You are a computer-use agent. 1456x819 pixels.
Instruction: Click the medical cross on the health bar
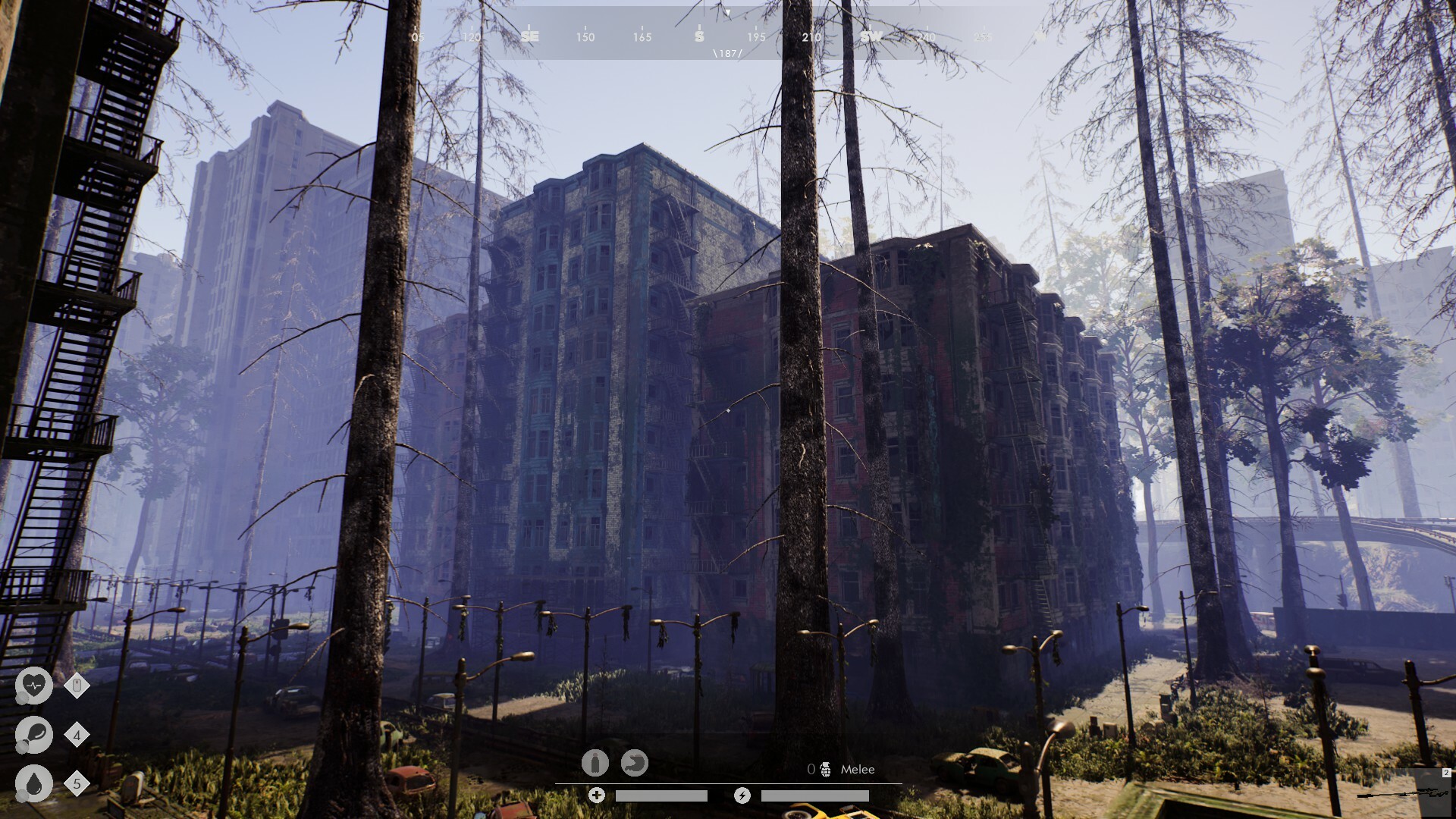[x=598, y=795]
